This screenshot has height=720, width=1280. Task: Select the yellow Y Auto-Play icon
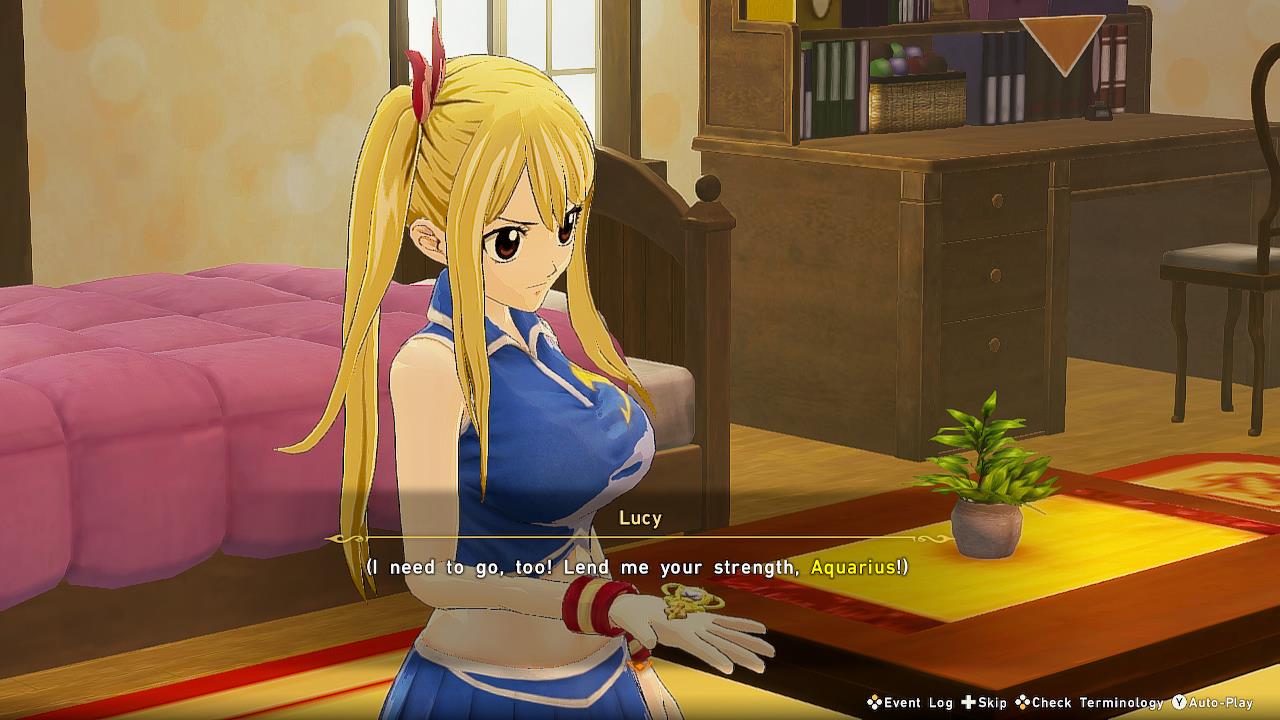pyautogui.click(x=1179, y=703)
